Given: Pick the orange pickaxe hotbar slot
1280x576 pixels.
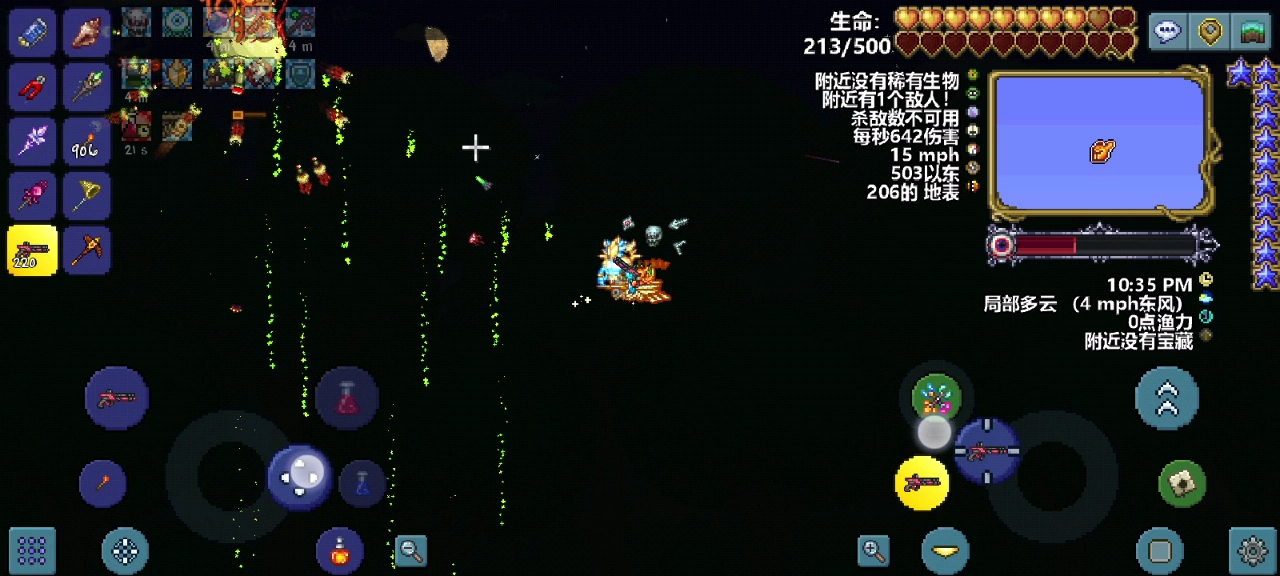Looking at the screenshot, I should pos(87,250).
